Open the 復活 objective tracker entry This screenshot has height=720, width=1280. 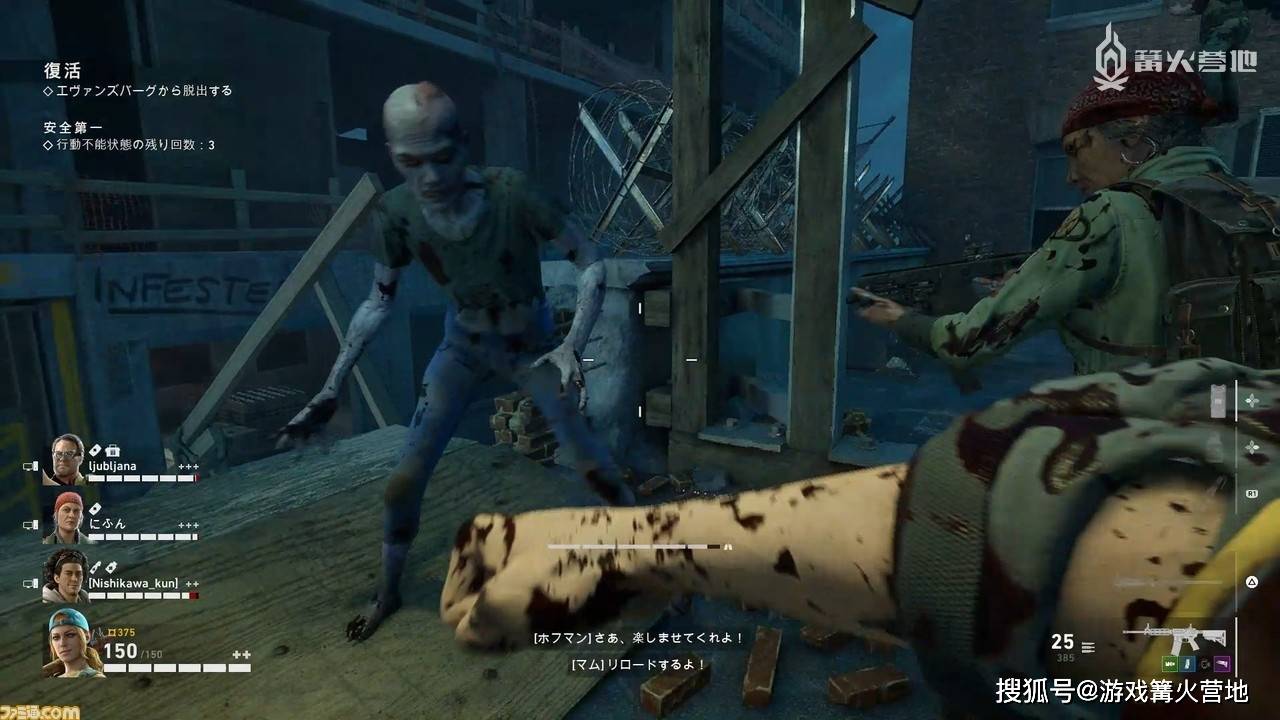point(62,71)
